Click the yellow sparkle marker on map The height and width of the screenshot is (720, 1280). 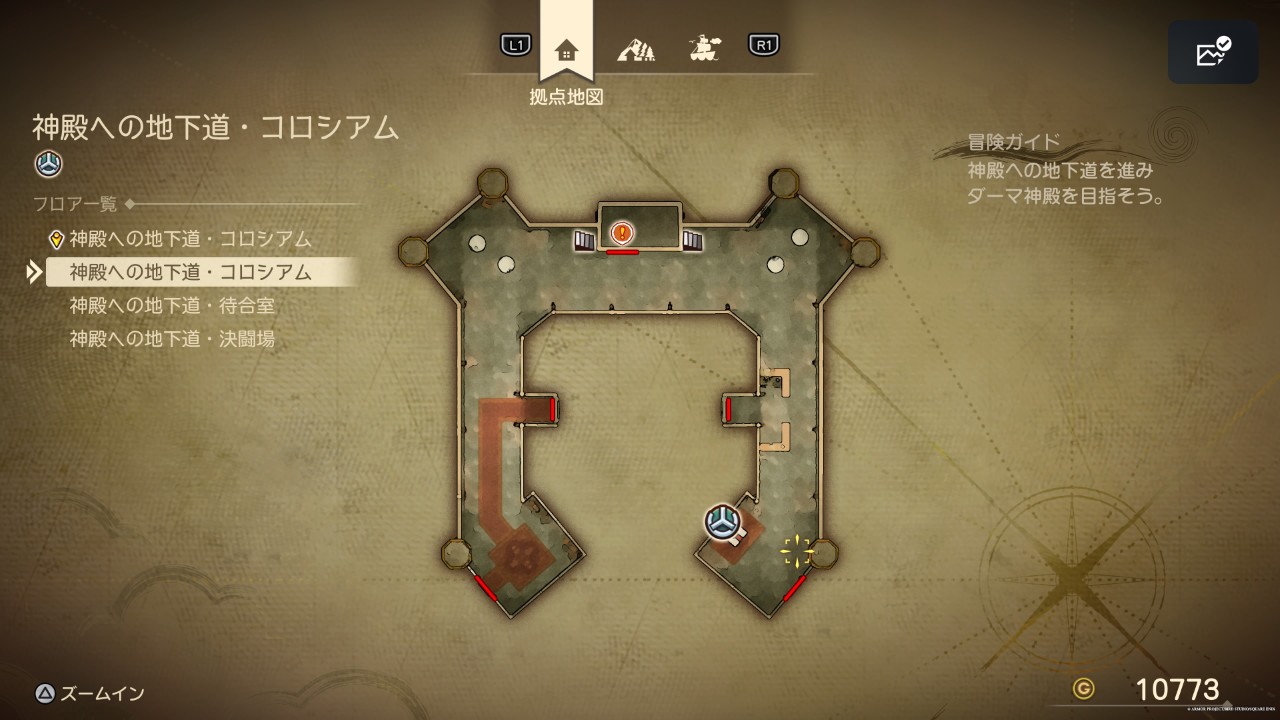(797, 549)
